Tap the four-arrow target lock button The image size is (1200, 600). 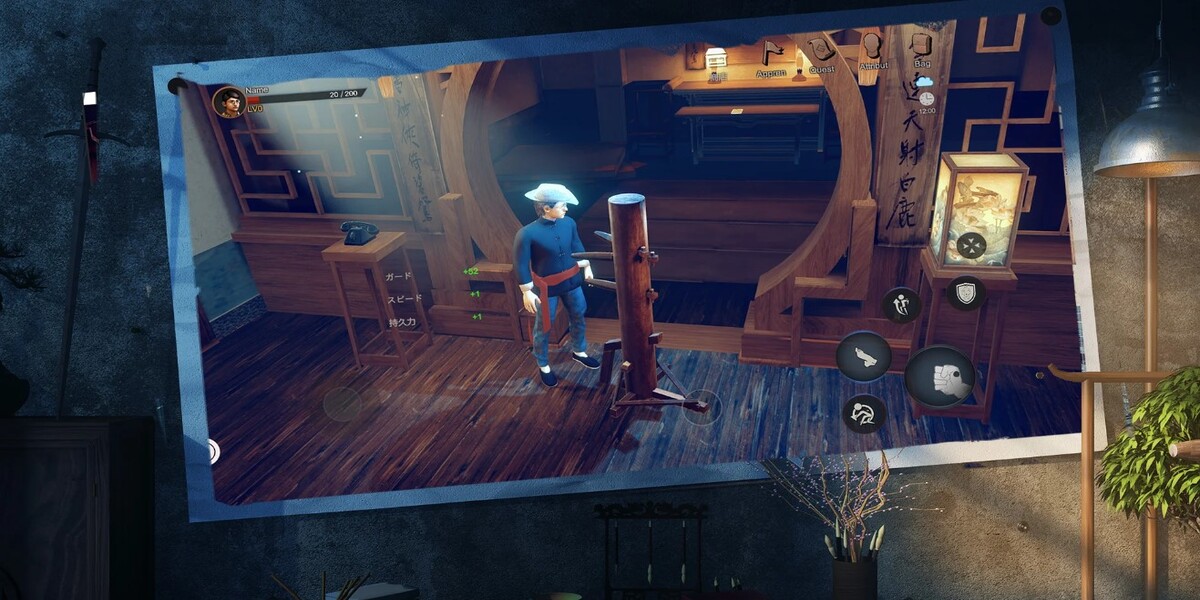(971, 246)
